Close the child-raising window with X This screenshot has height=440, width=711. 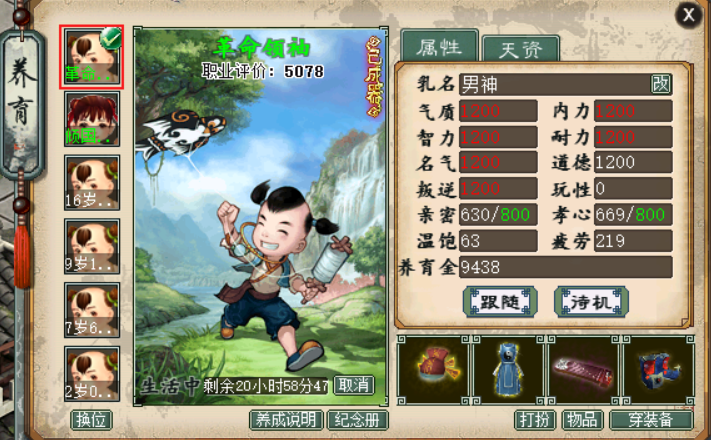tap(687, 14)
